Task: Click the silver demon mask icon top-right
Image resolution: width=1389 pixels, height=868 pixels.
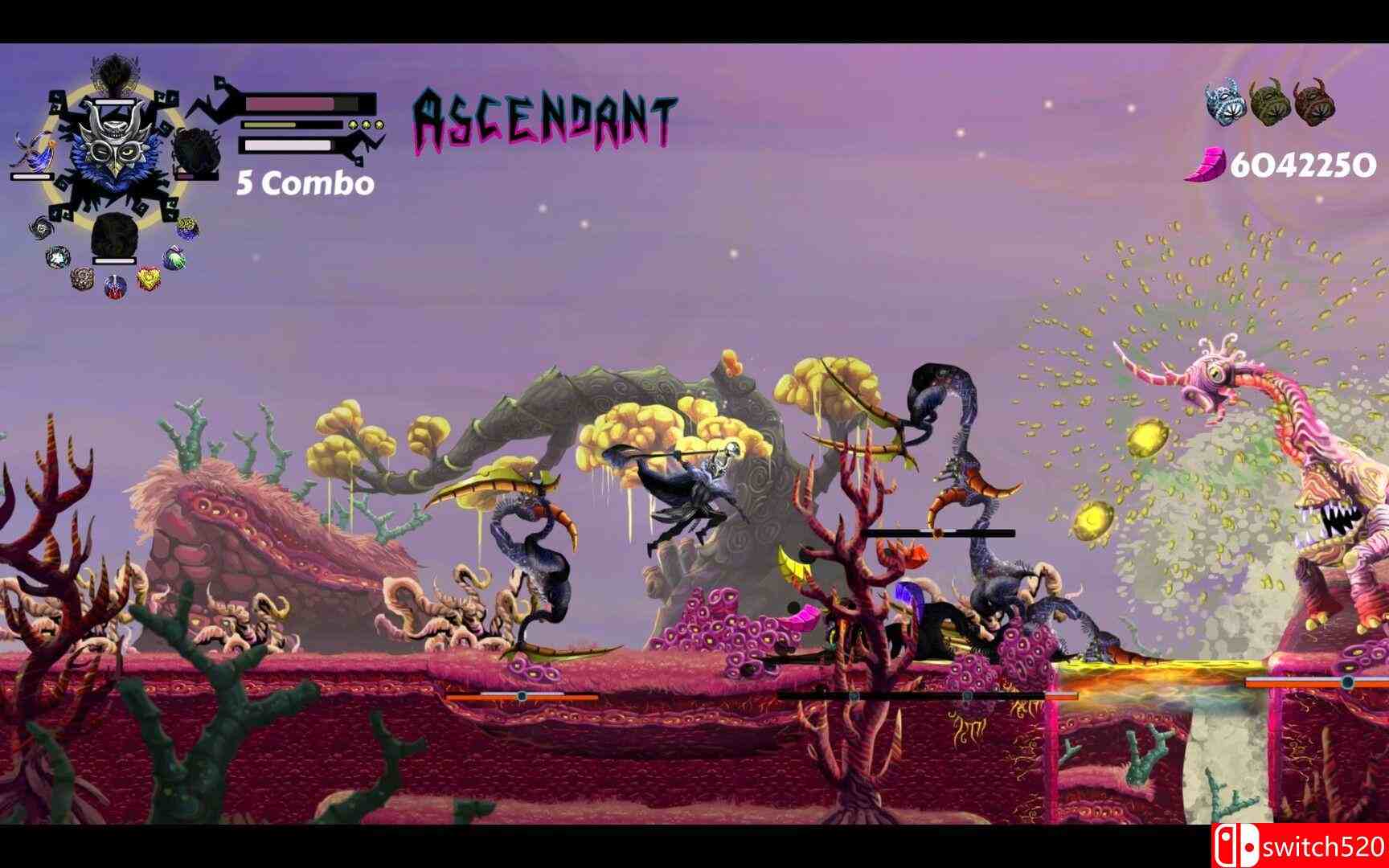Action: pyautogui.click(x=1224, y=101)
